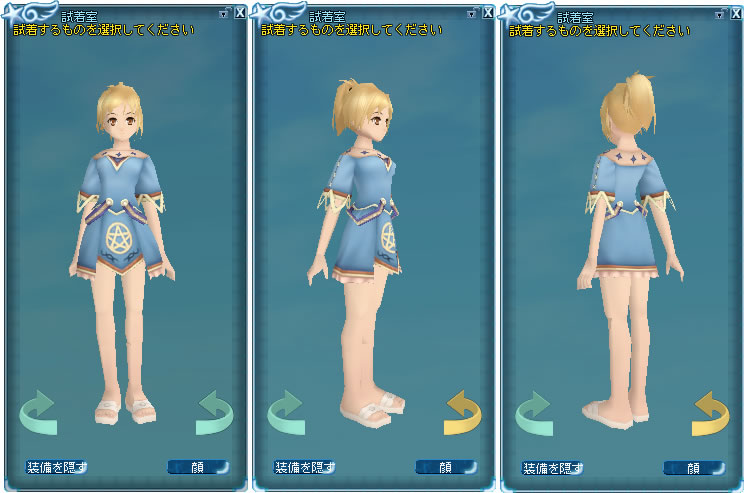Click yellow rotate arrow in back-view panel
Viewport: 744px width, 493px height.
(711, 412)
